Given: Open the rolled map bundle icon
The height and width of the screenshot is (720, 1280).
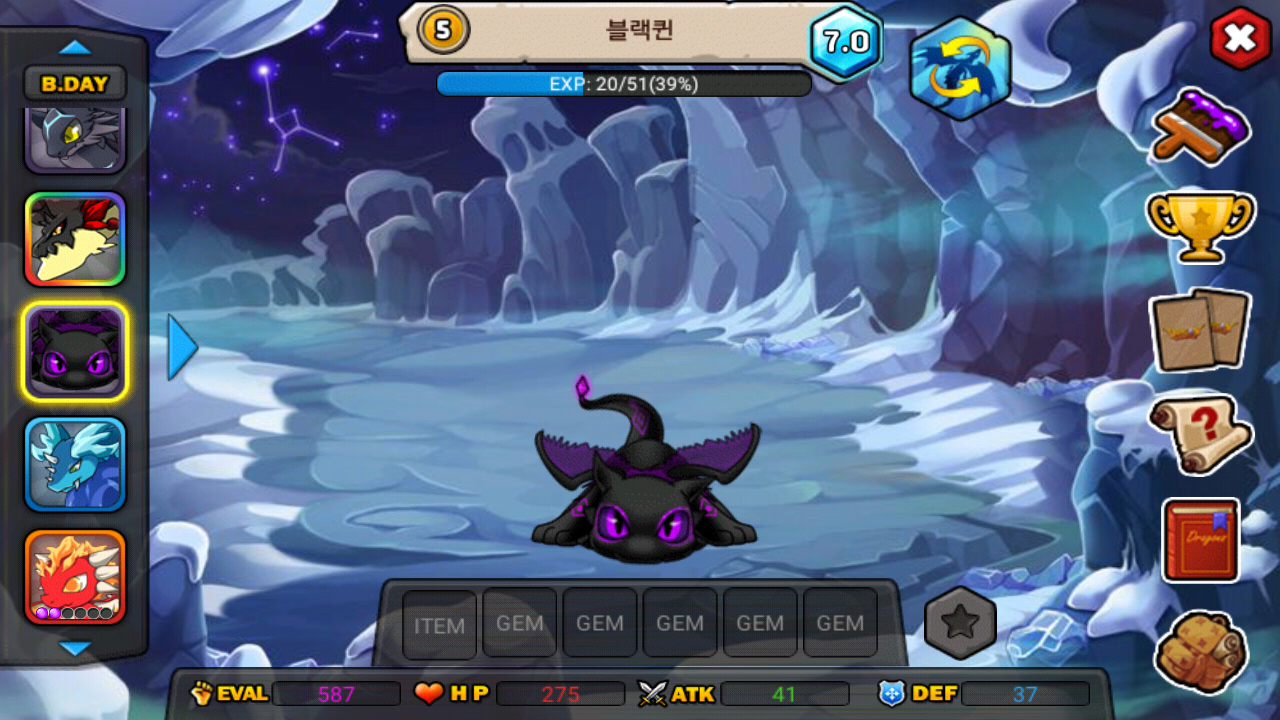Looking at the screenshot, I should point(1200,652).
